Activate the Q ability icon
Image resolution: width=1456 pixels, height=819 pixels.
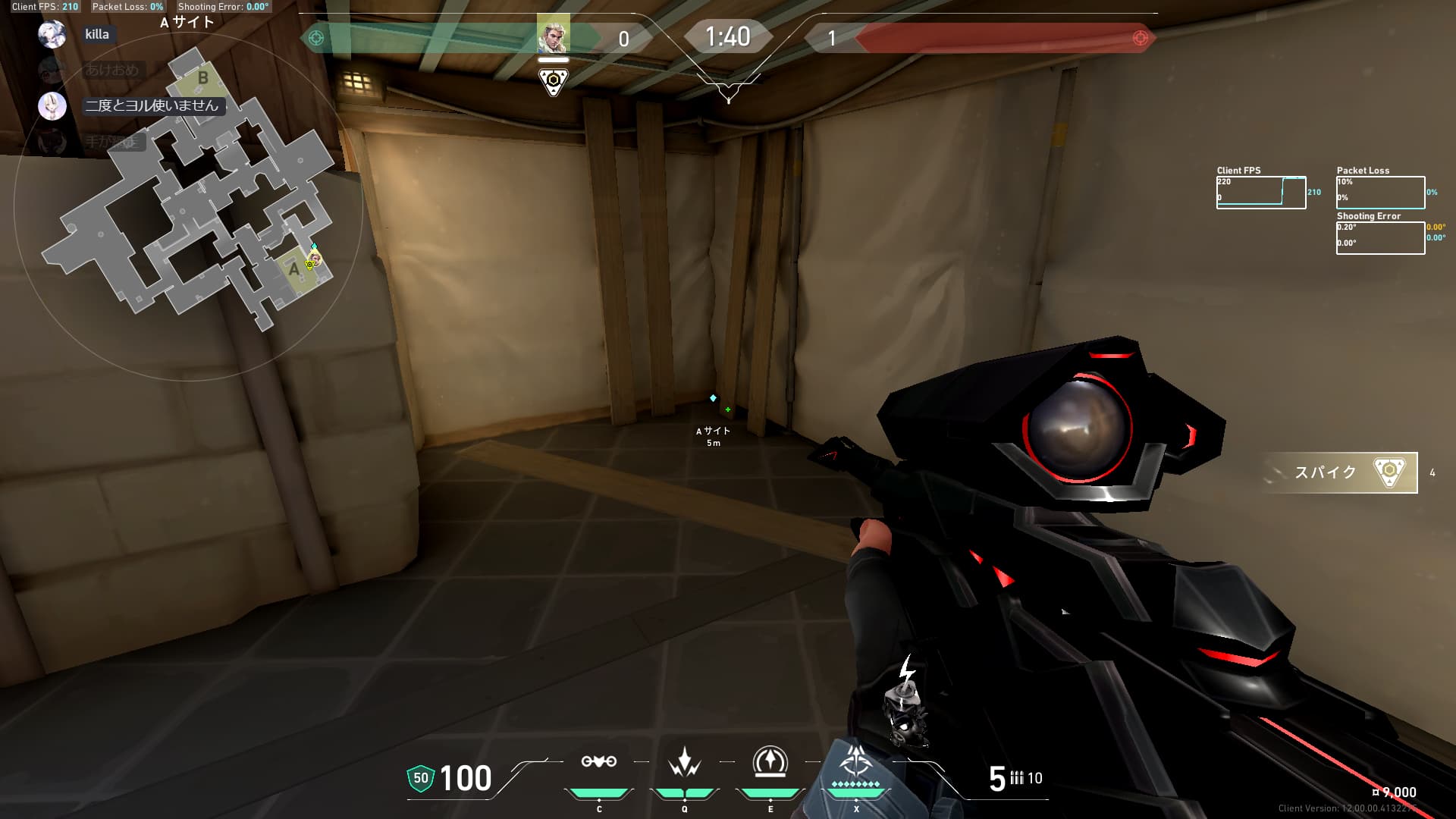pyautogui.click(x=684, y=762)
